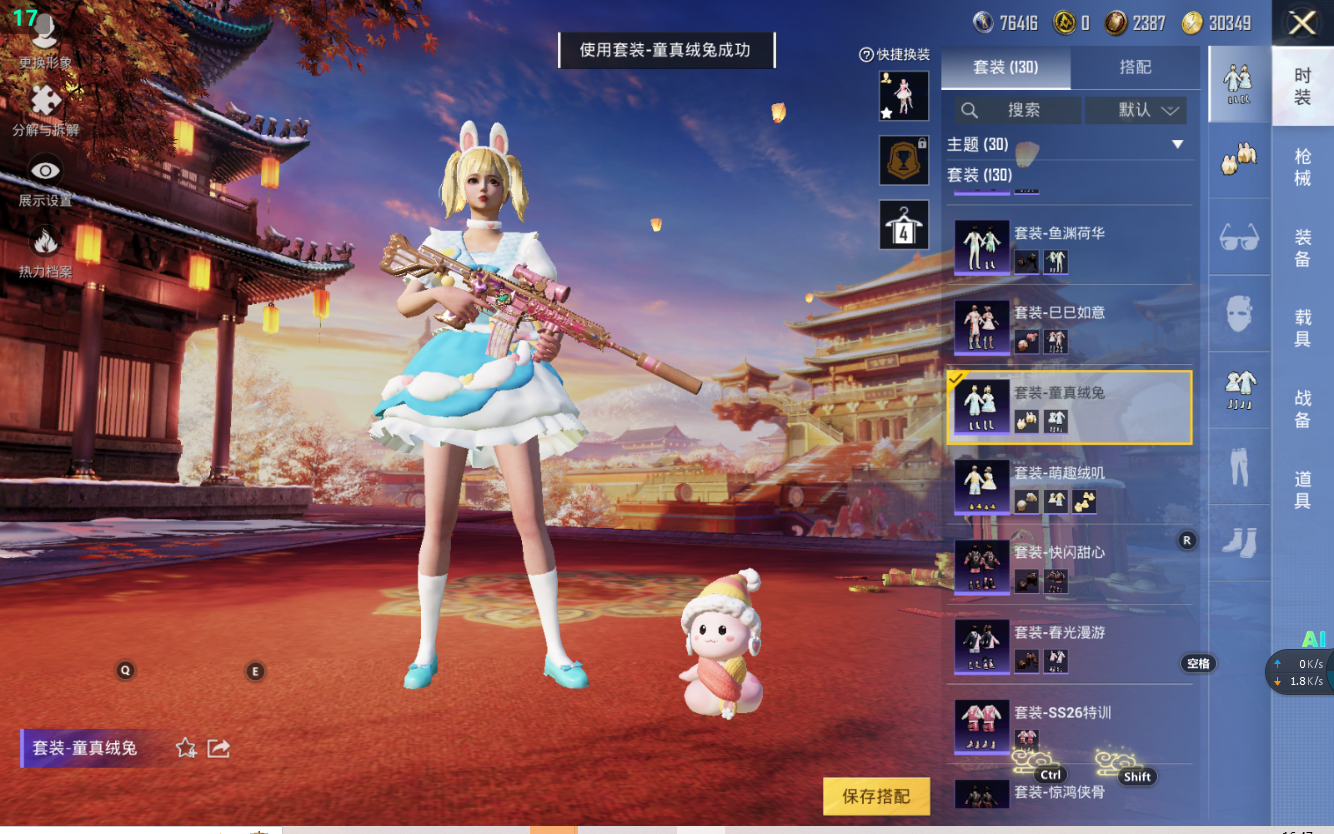Select the 套装-鱼渊荷华 outfit
Image resolution: width=1334 pixels, height=834 pixels.
coord(1069,246)
